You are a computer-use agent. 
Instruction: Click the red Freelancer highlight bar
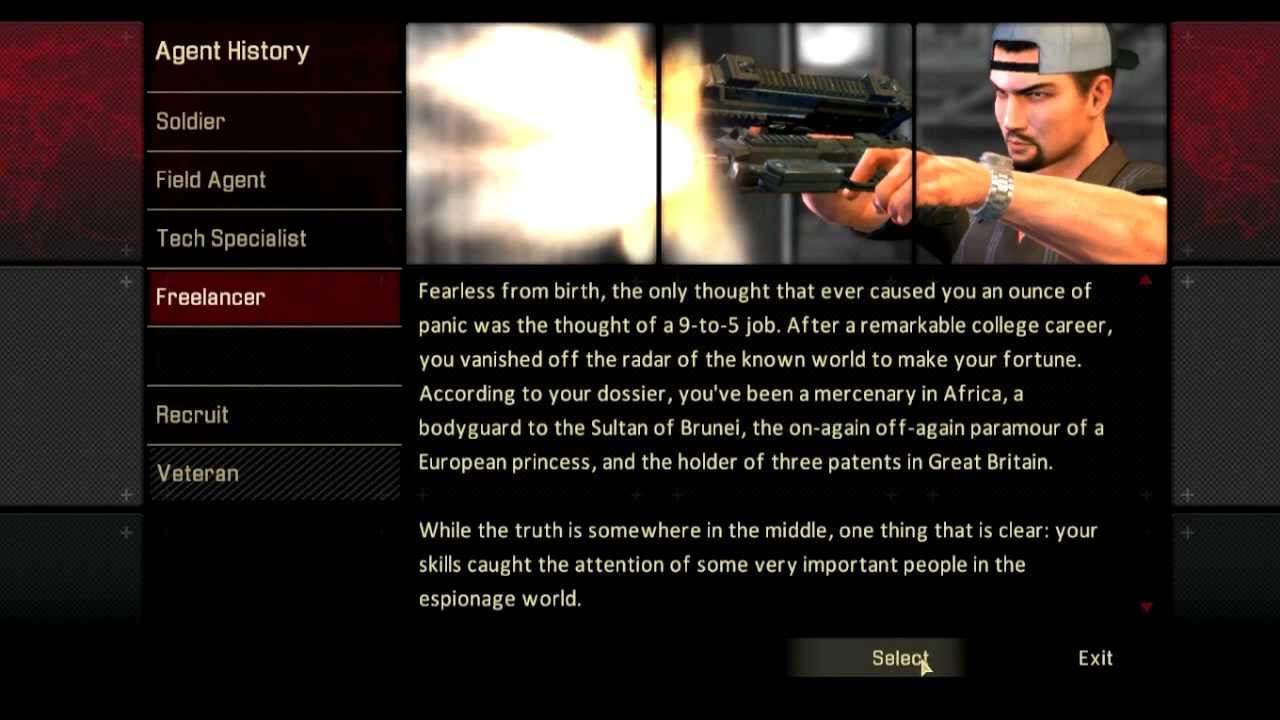tap(274, 297)
